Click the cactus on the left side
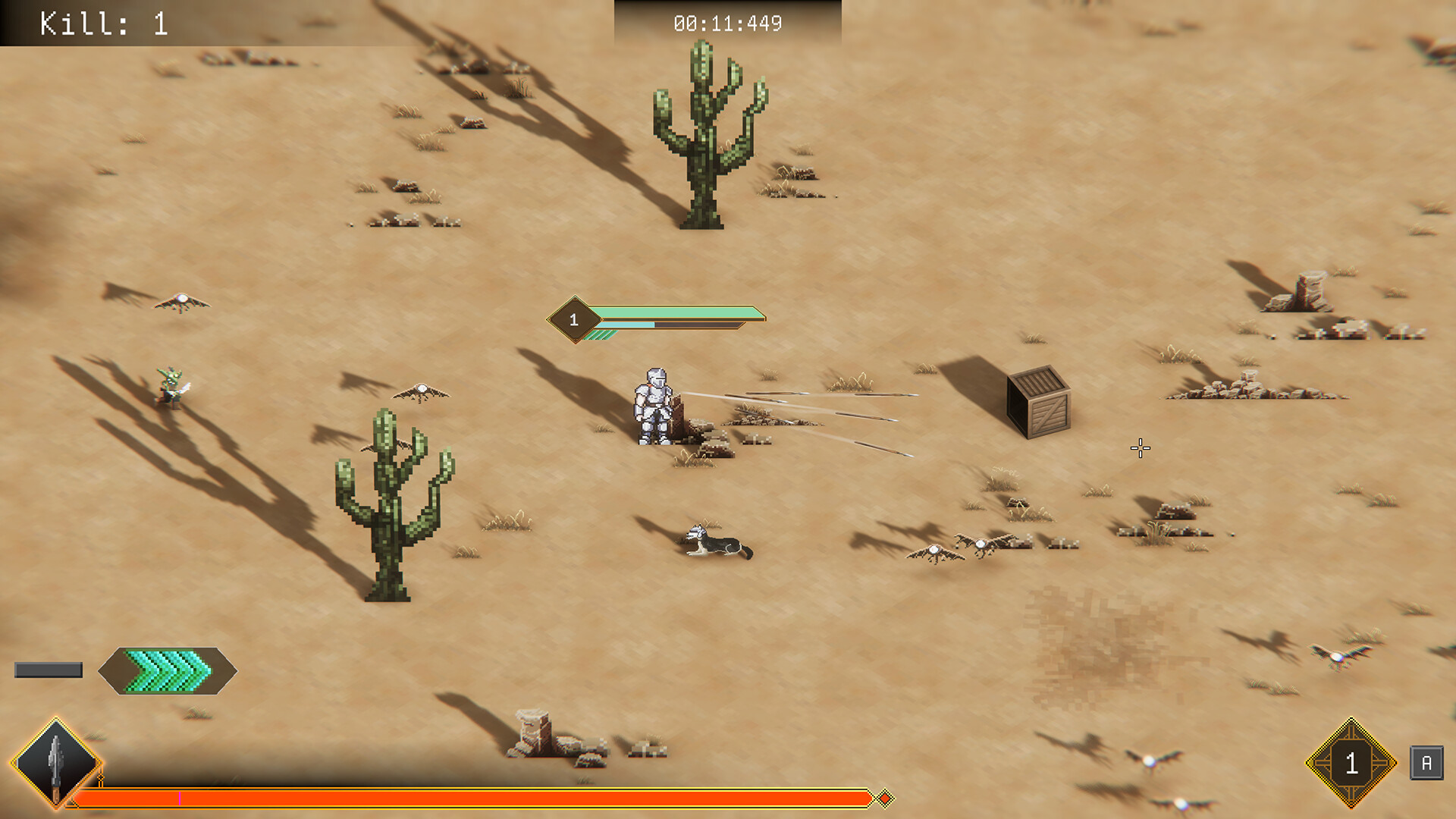Image resolution: width=1456 pixels, height=819 pixels. coord(394,508)
